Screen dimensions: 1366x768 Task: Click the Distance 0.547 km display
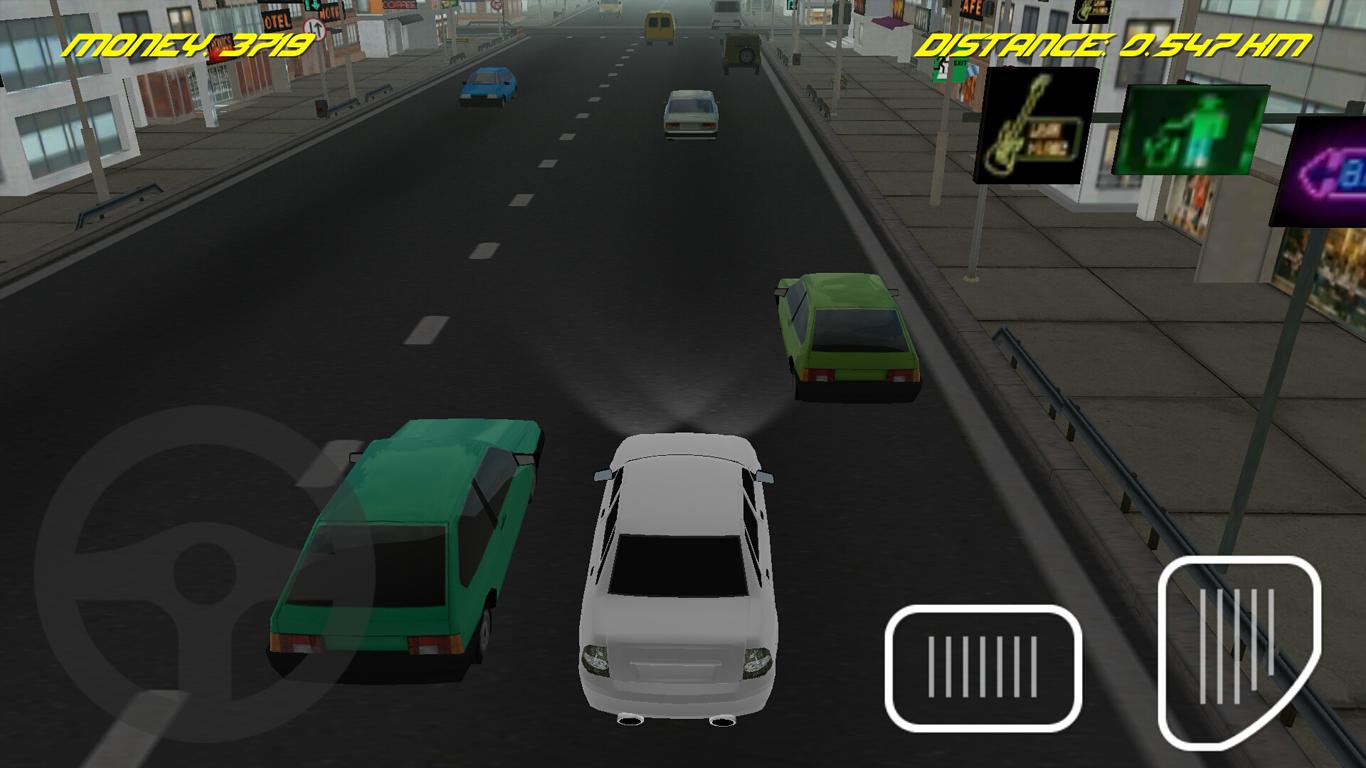tap(1115, 42)
